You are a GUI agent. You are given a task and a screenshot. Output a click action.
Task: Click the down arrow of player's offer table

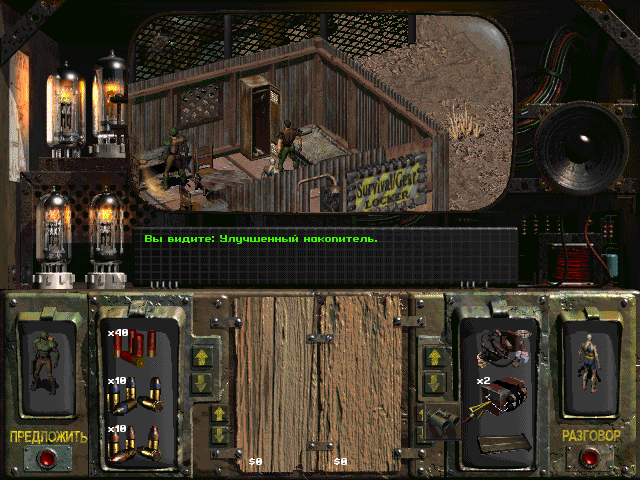218,435
